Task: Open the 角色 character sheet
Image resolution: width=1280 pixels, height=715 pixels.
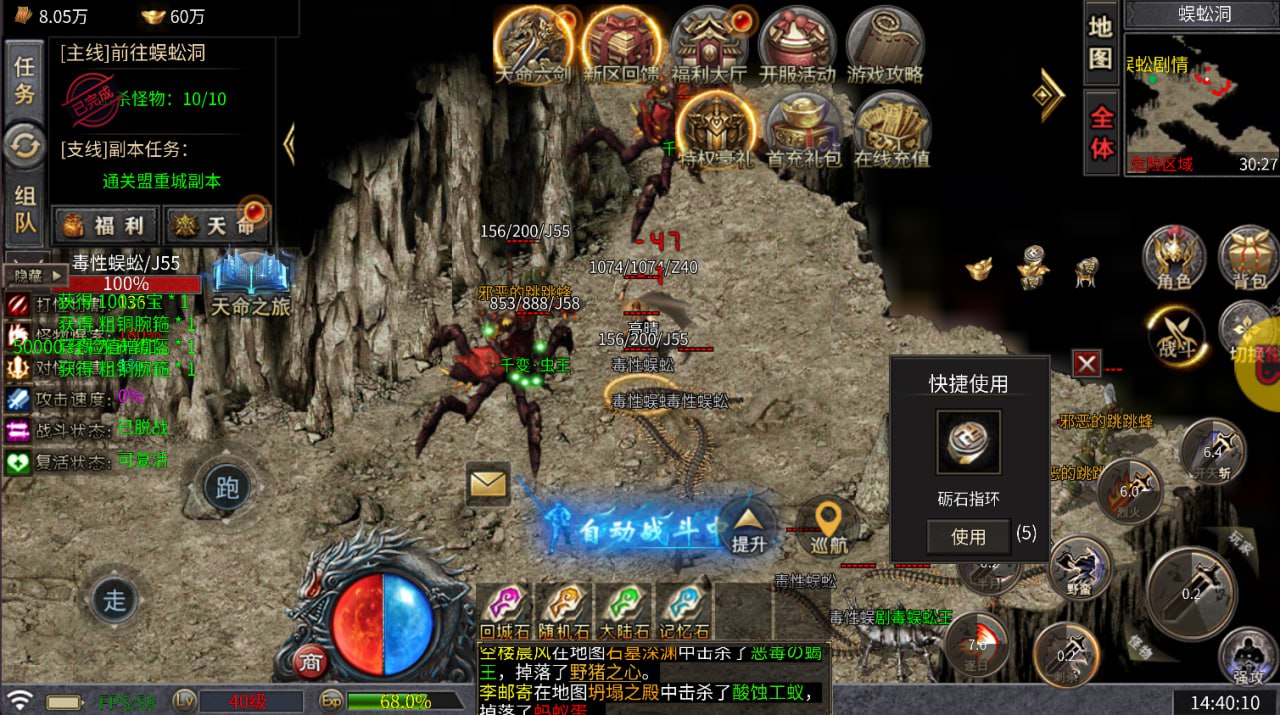Action: point(1173,255)
